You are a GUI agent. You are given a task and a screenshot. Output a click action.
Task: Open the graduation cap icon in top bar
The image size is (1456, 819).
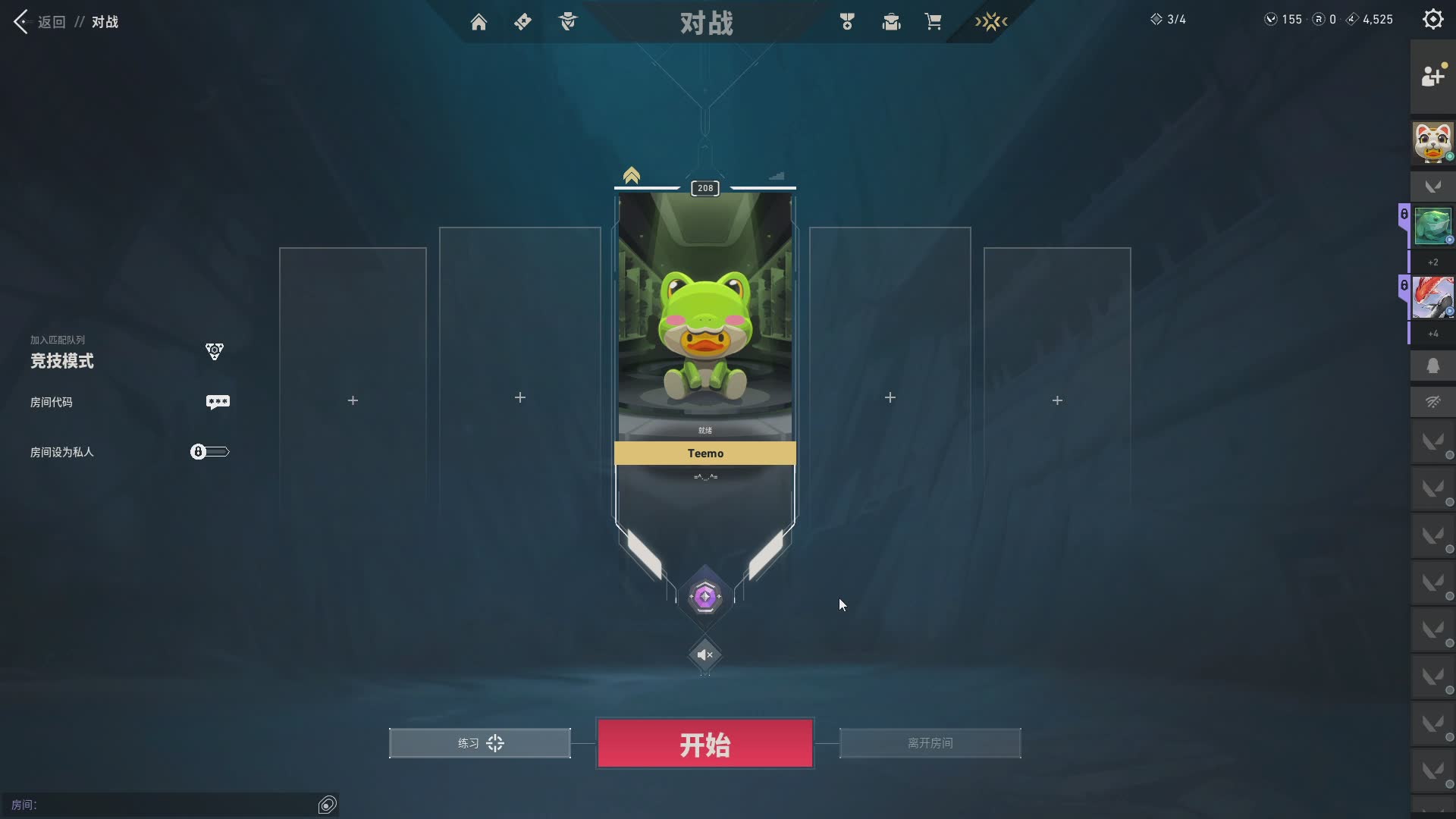(891, 22)
